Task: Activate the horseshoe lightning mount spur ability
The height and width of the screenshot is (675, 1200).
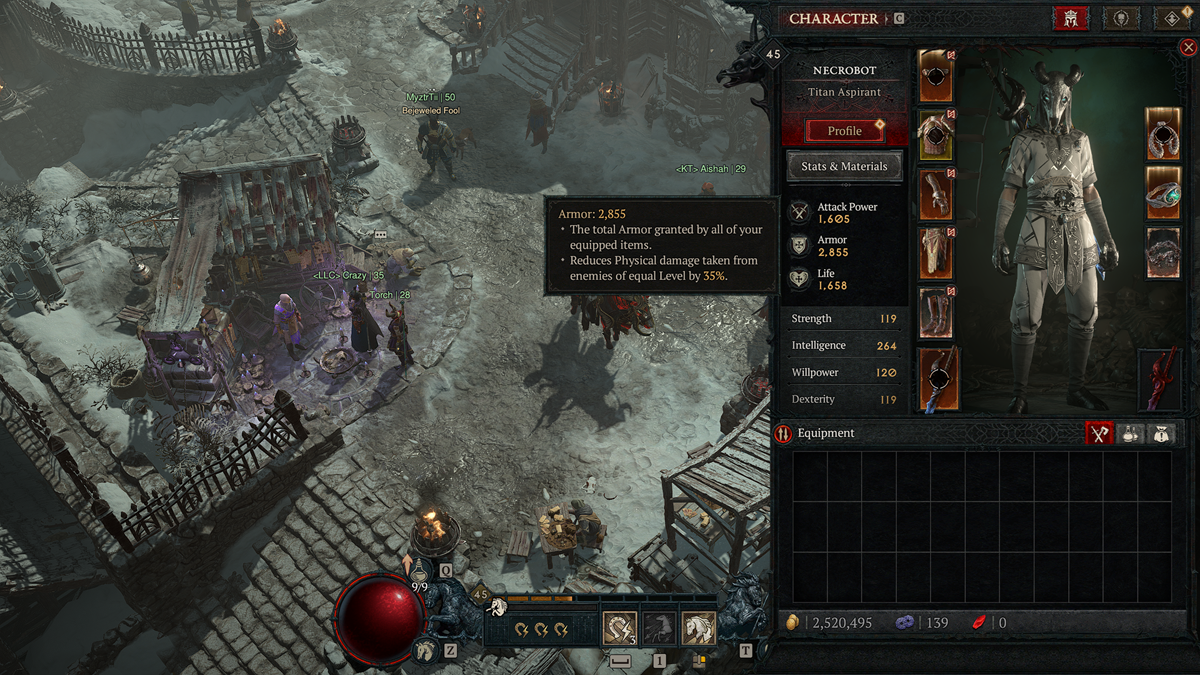Action: (x=620, y=629)
